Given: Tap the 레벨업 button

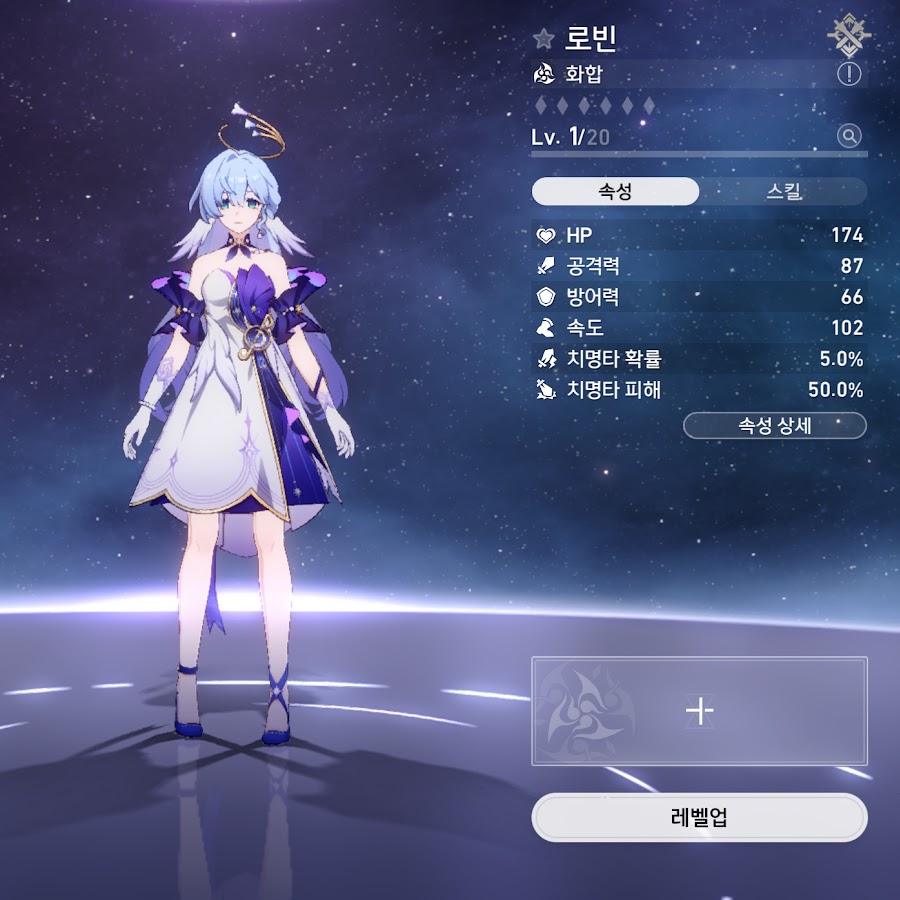Looking at the screenshot, I should 699,817.
